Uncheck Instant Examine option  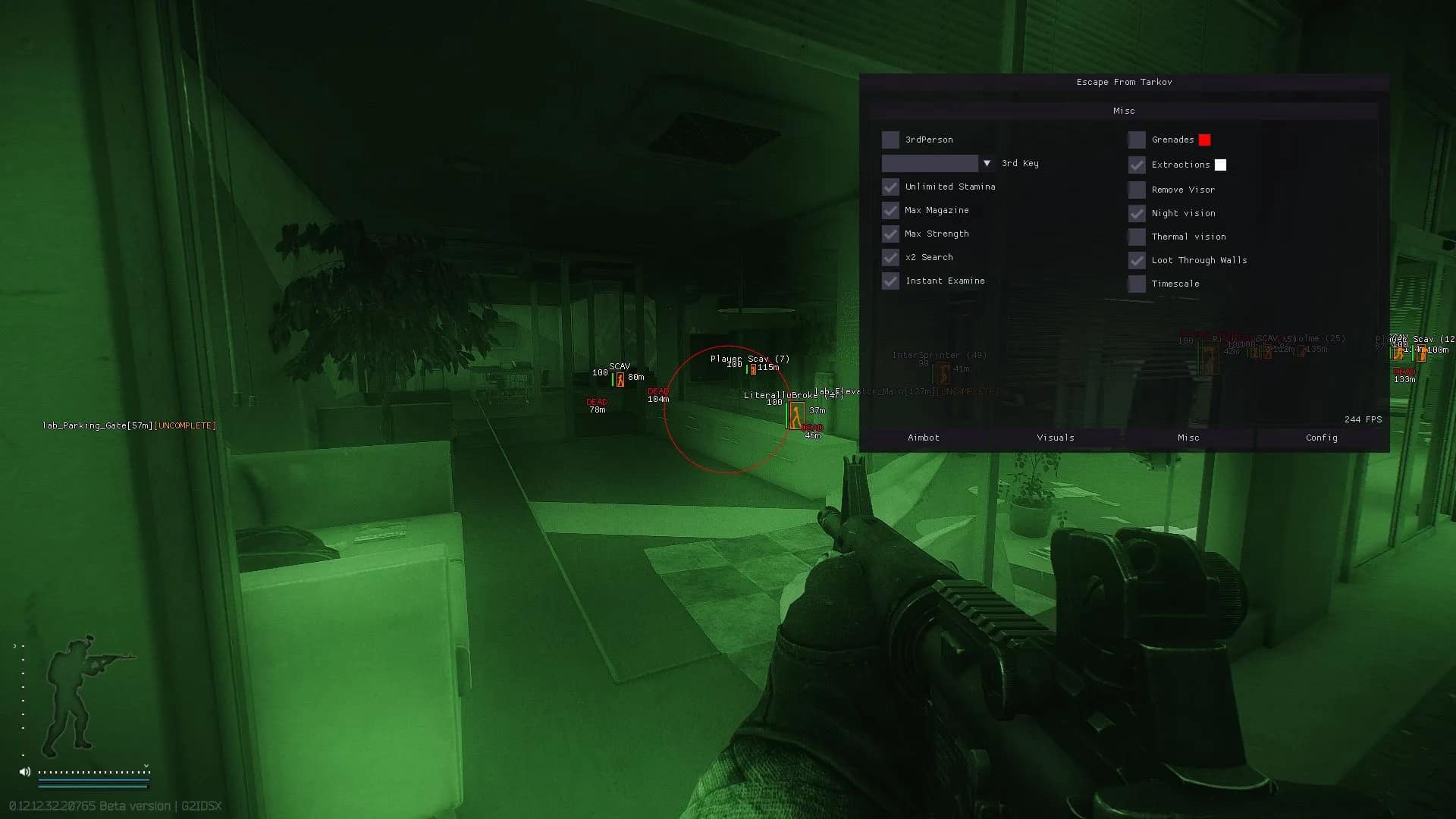pyautogui.click(x=890, y=281)
